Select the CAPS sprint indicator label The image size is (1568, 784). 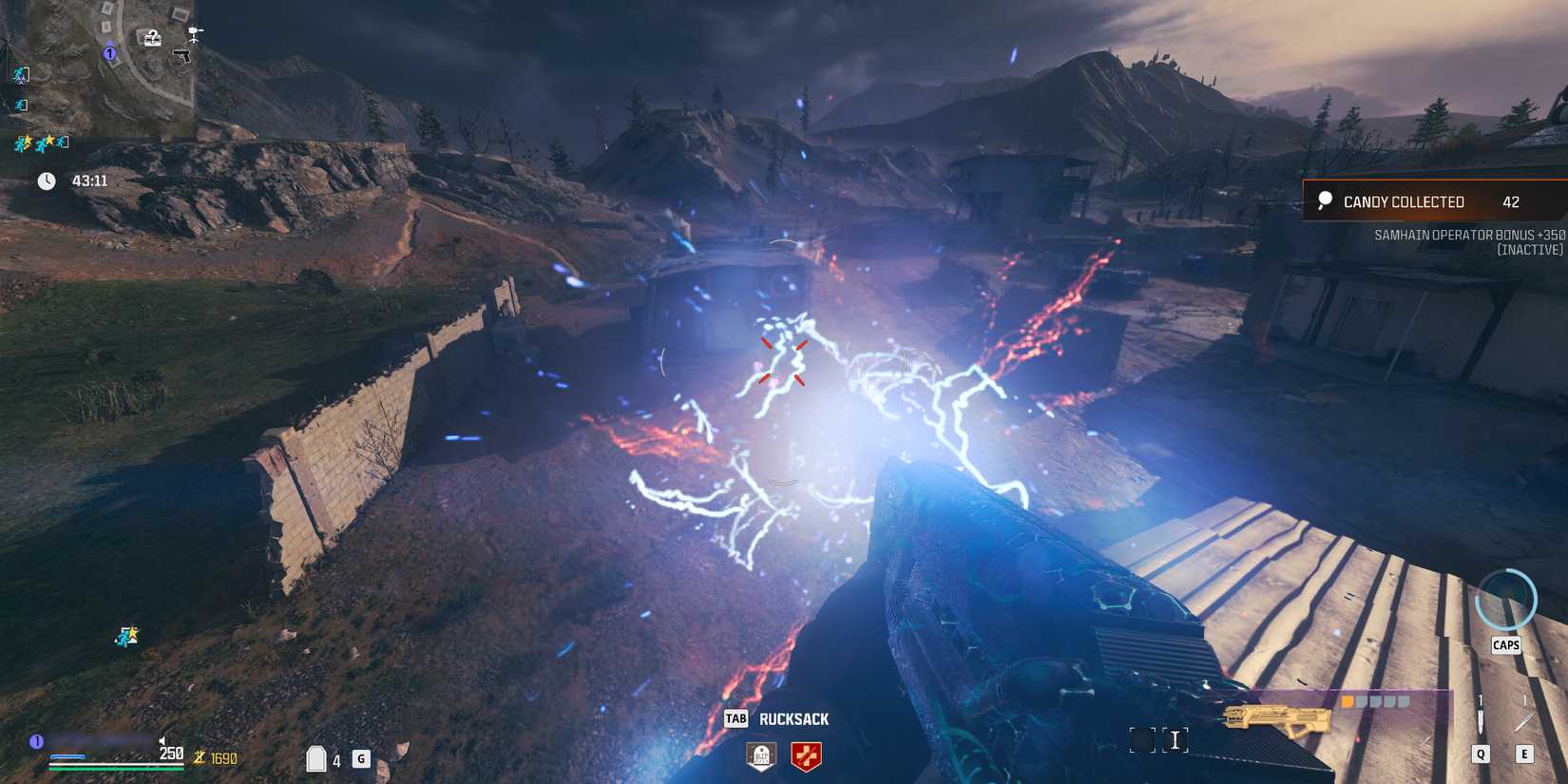1507,644
